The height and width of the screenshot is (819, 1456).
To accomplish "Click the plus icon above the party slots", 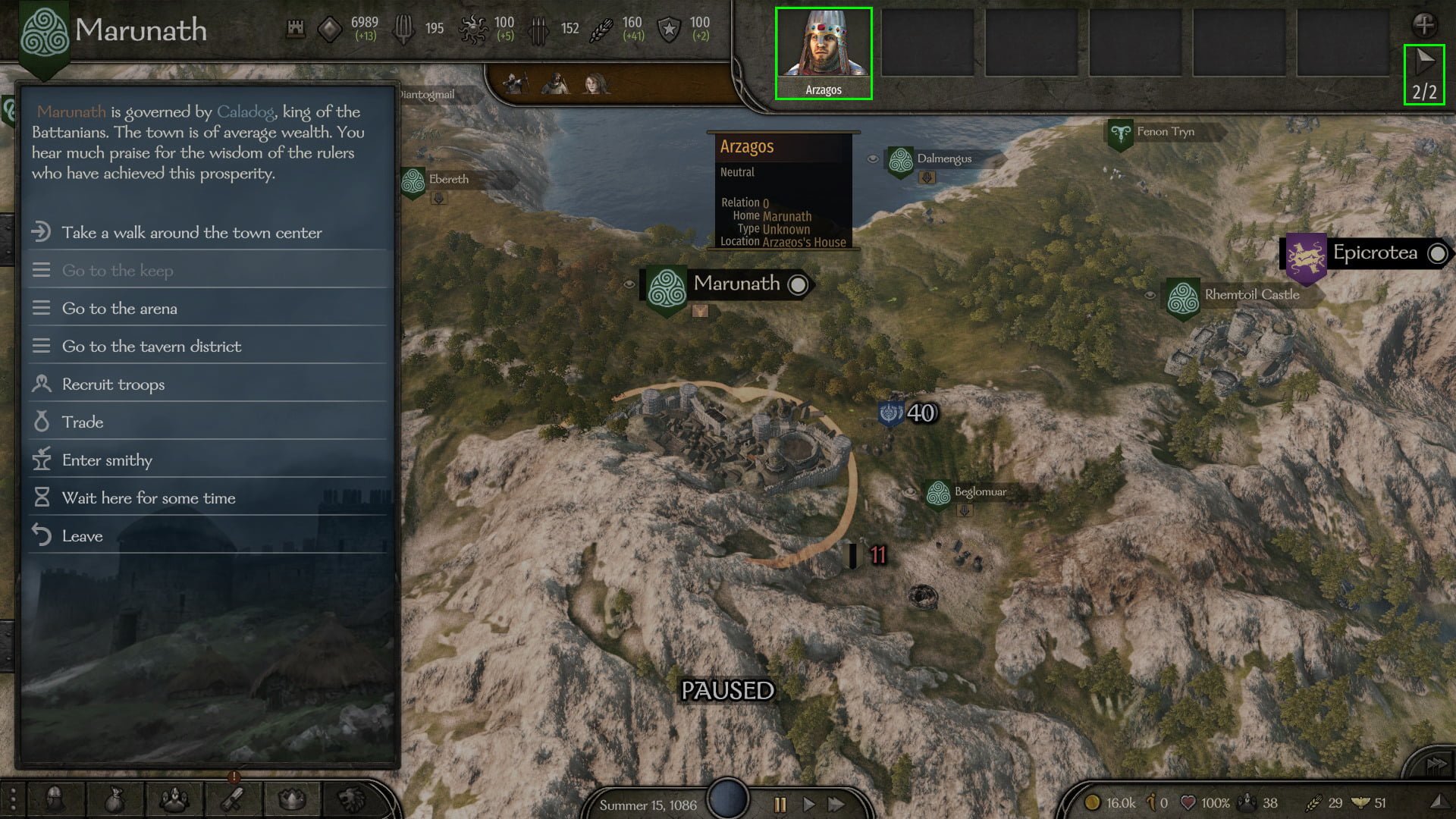I will [1424, 24].
